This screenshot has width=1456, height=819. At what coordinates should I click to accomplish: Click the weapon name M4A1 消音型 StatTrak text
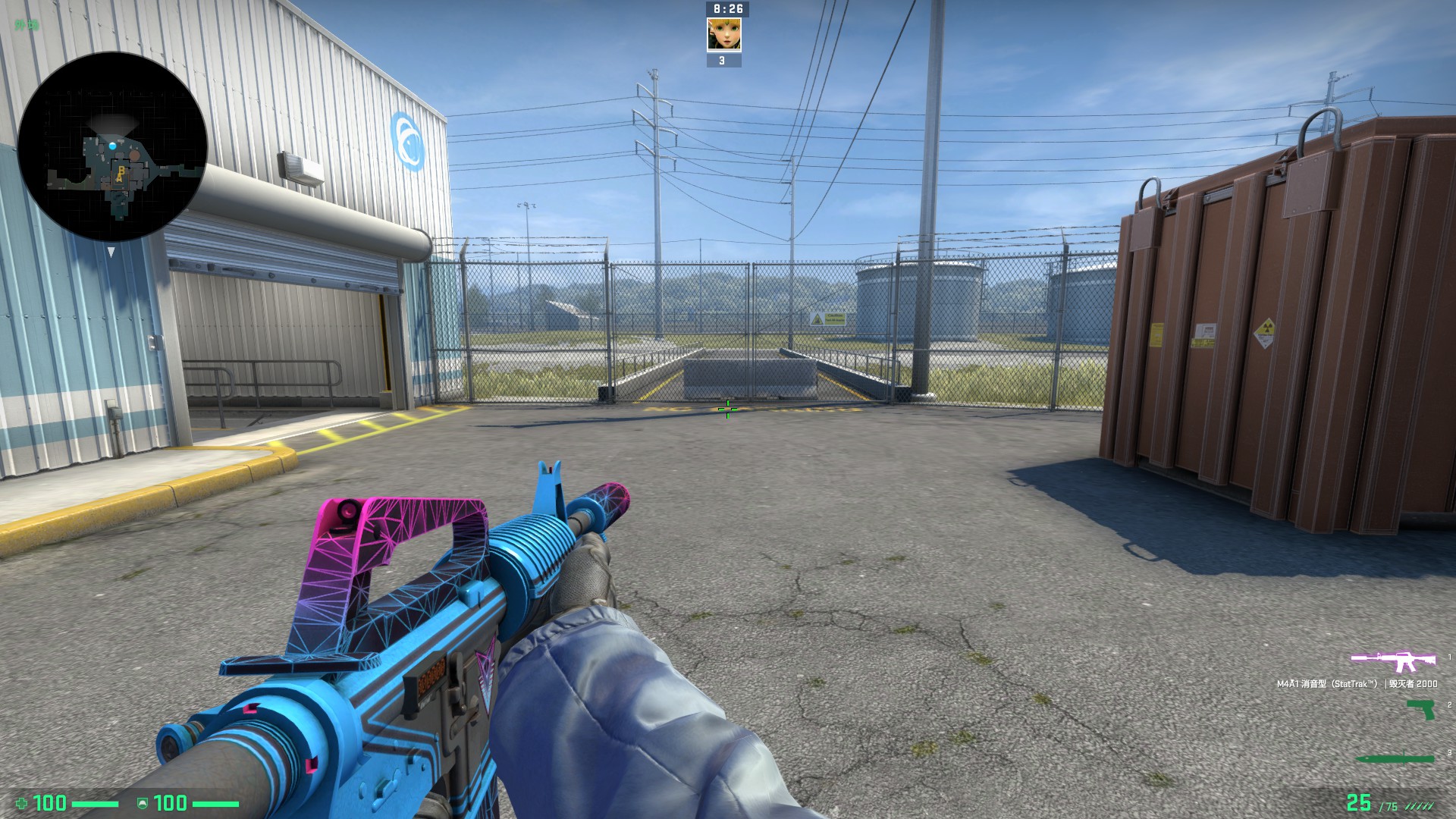point(1357,683)
